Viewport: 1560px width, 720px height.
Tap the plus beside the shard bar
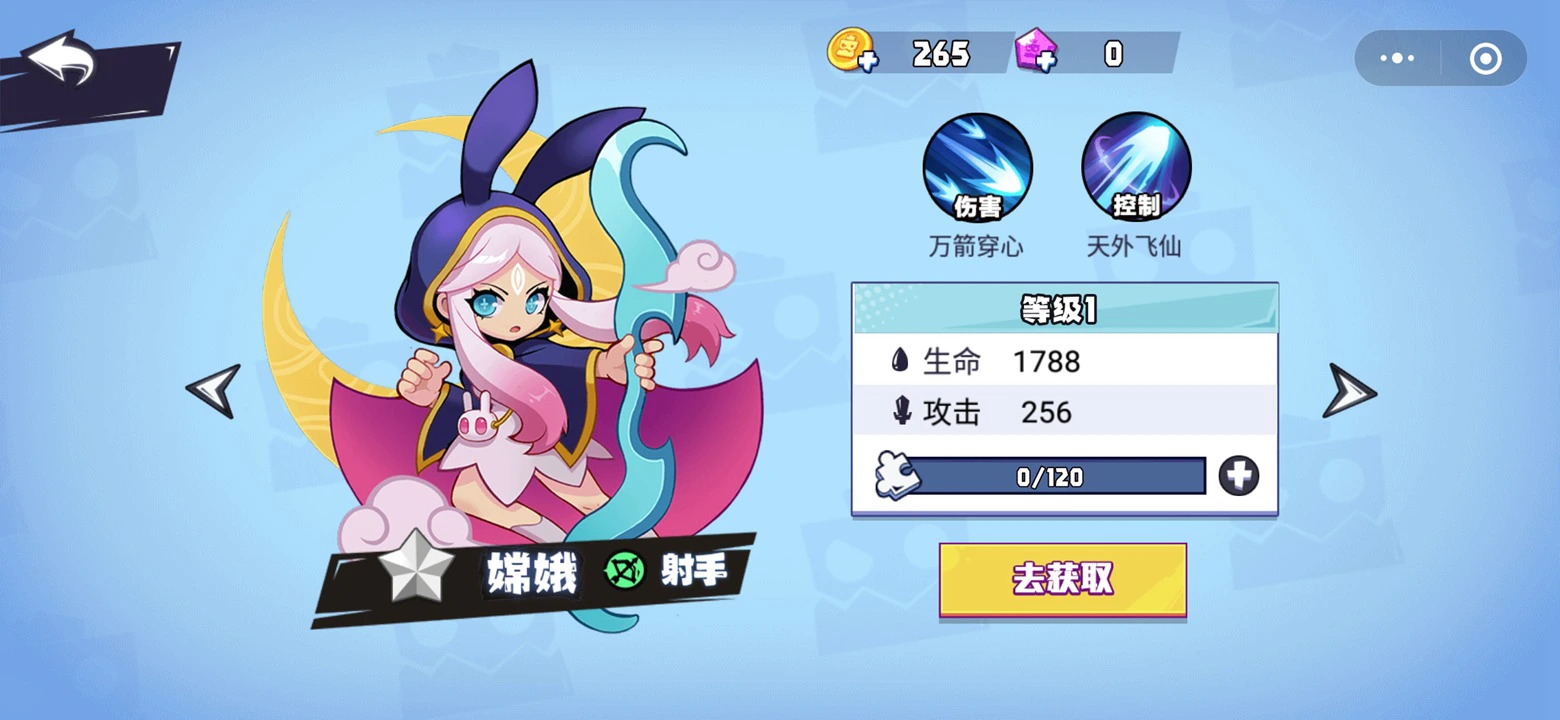1240,477
